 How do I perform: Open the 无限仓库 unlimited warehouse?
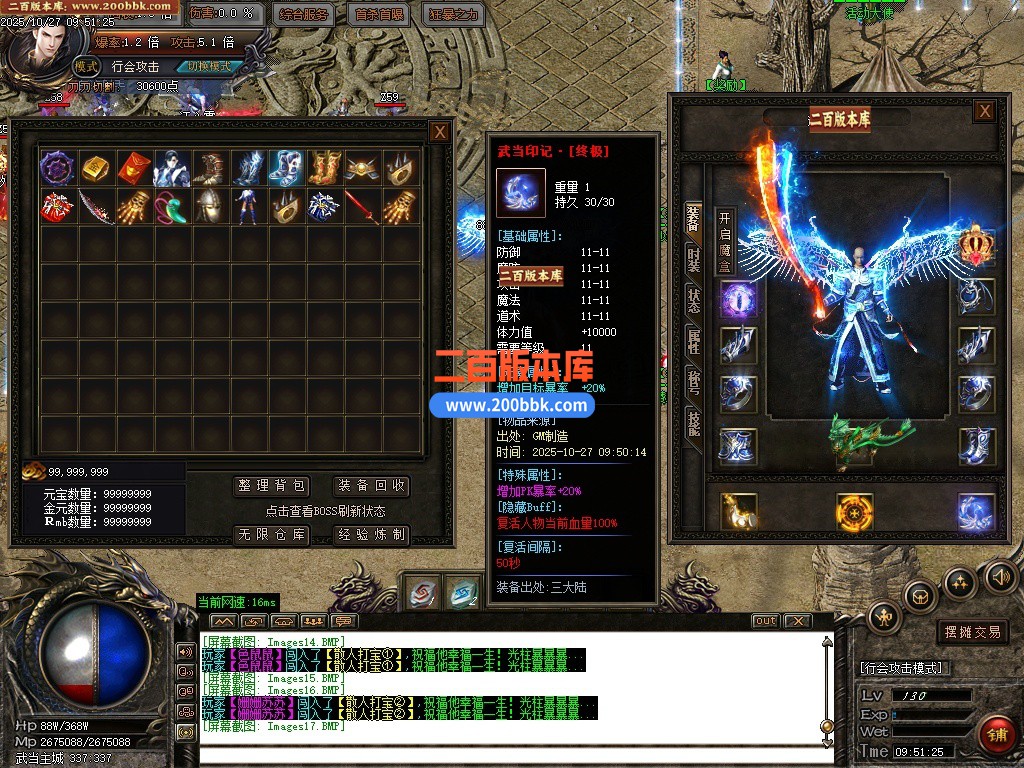click(x=272, y=535)
